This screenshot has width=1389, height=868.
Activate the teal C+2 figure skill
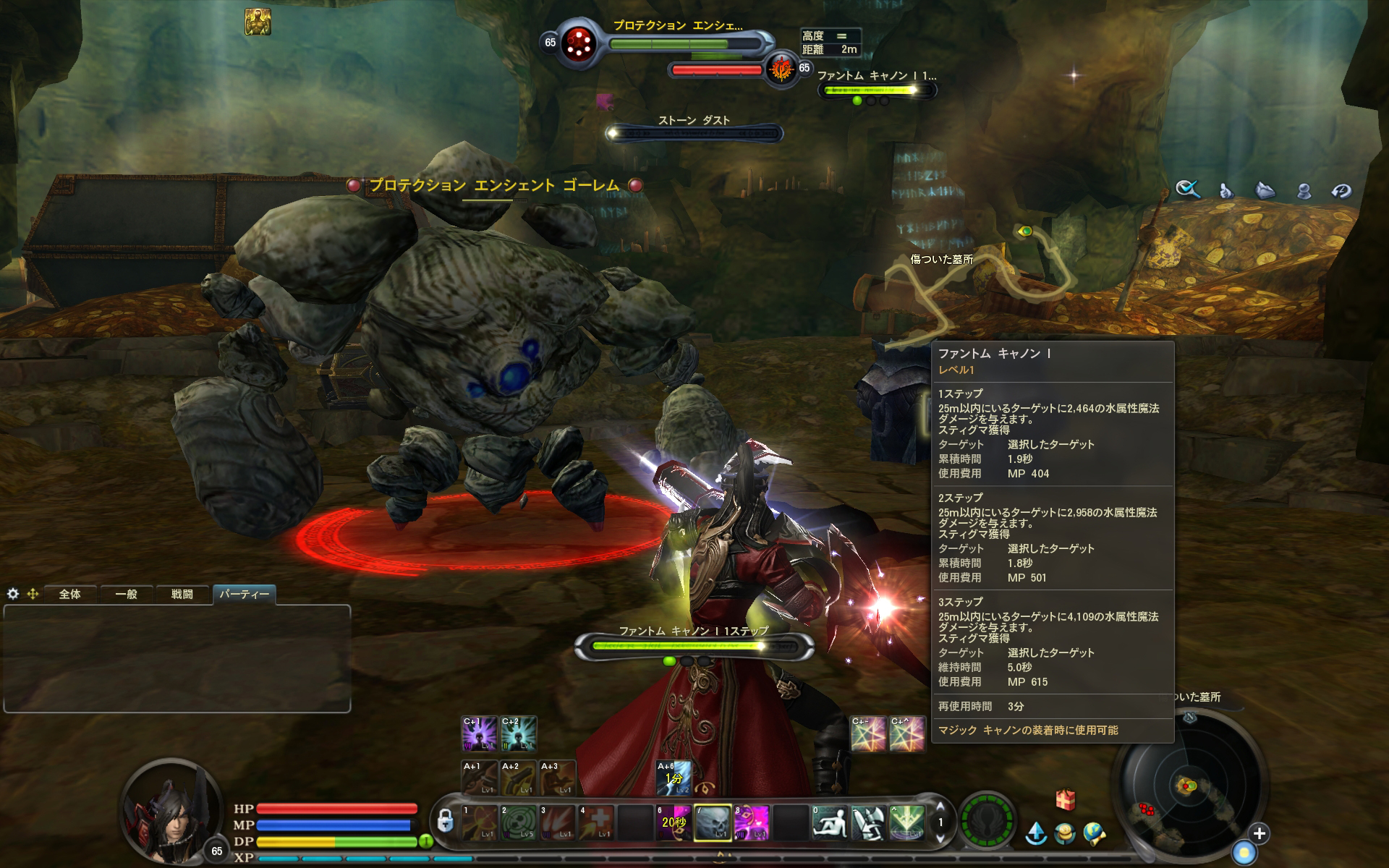519,733
